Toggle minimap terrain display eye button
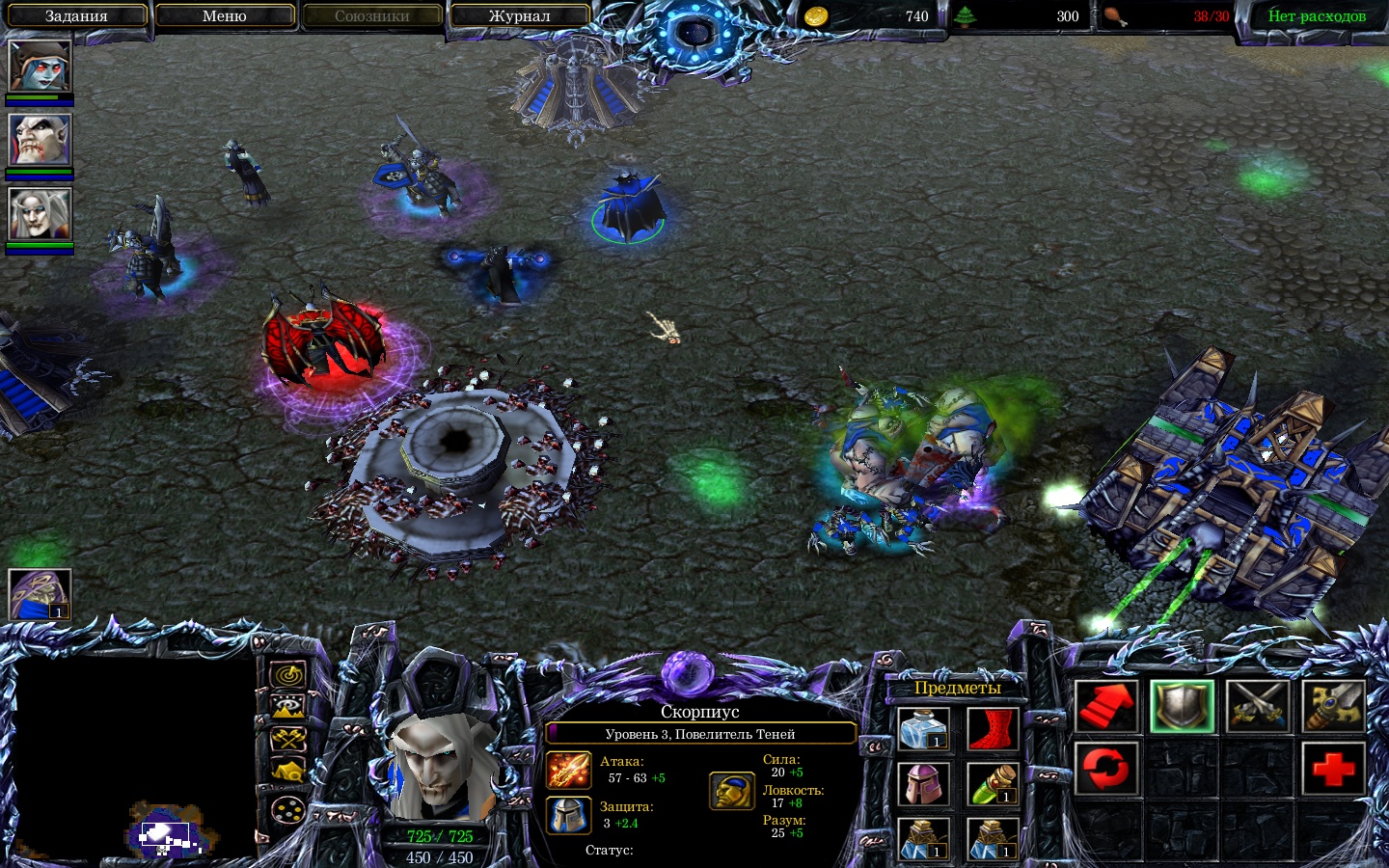This screenshot has width=1389, height=868. point(287,709)
